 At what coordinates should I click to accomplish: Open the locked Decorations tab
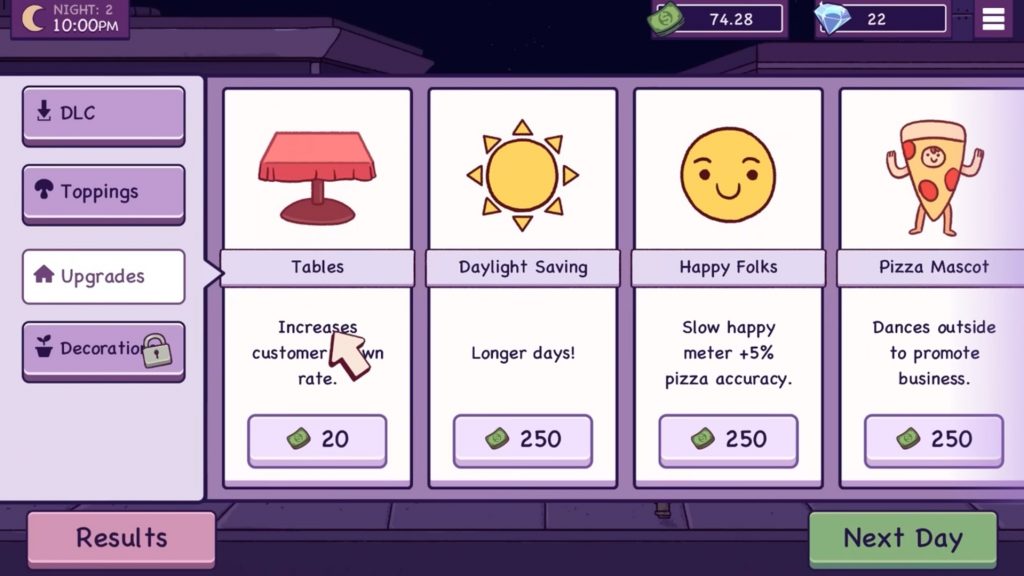click(x=103, y=349)
